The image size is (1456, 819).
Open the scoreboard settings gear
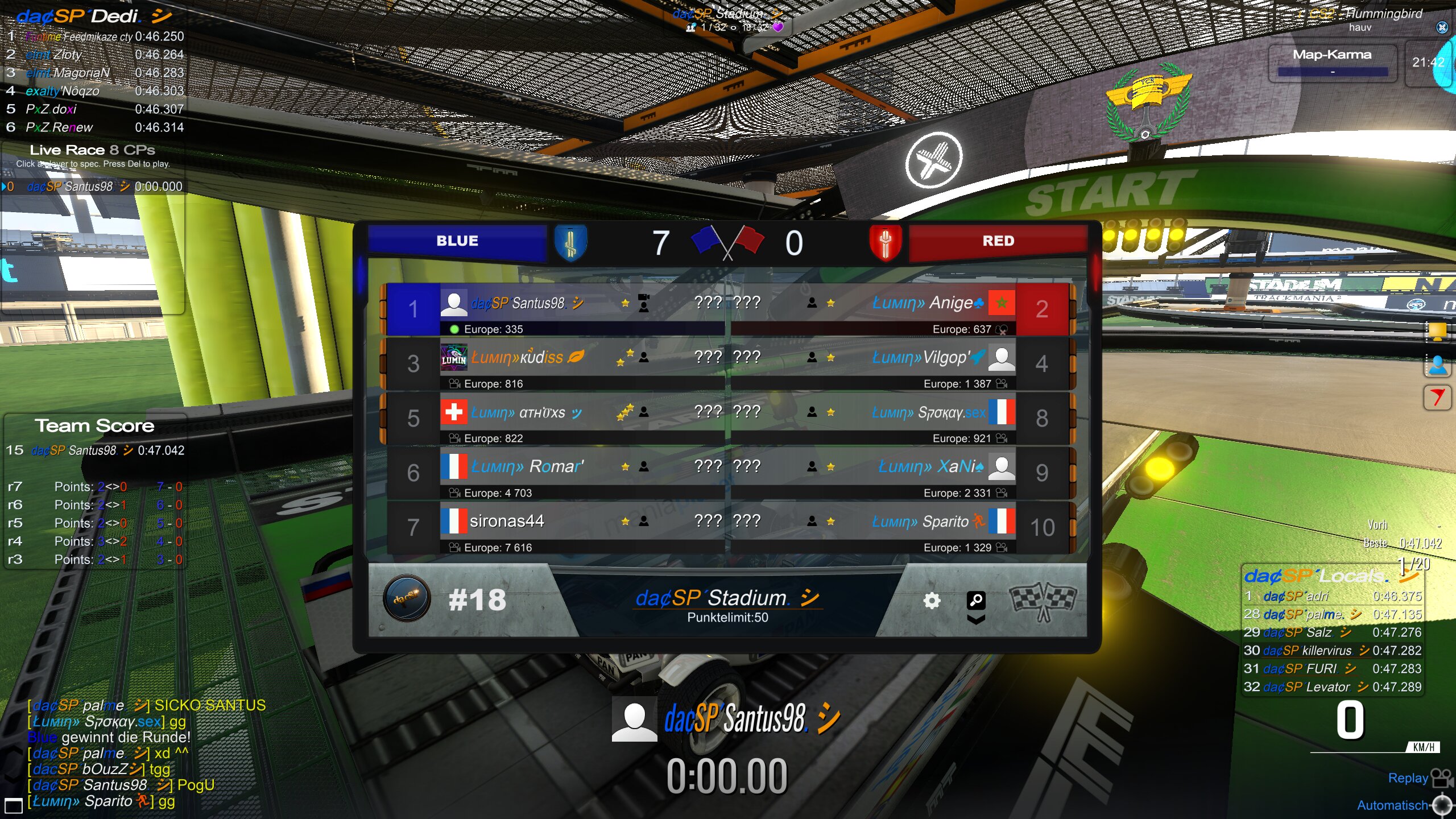point(932,601)
